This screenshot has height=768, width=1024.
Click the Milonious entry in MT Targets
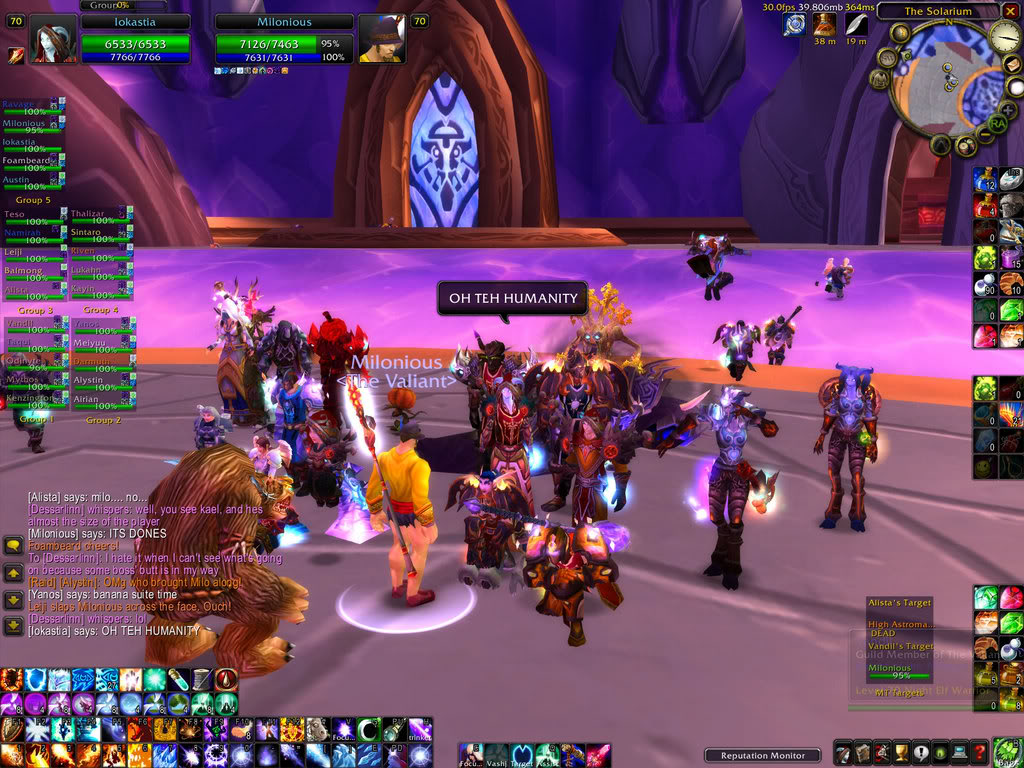891,670
